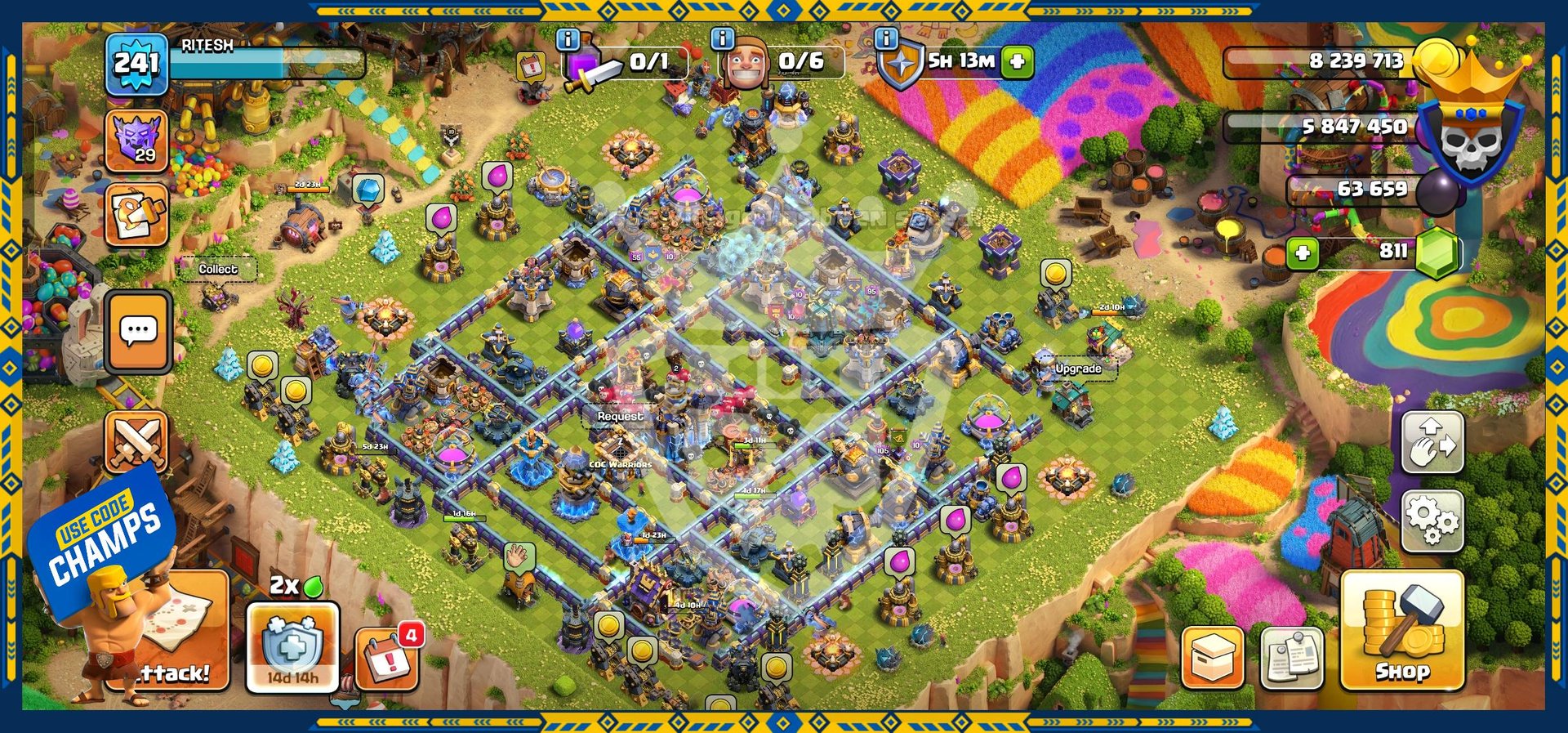Show builder availability info icon

[722, 38]
